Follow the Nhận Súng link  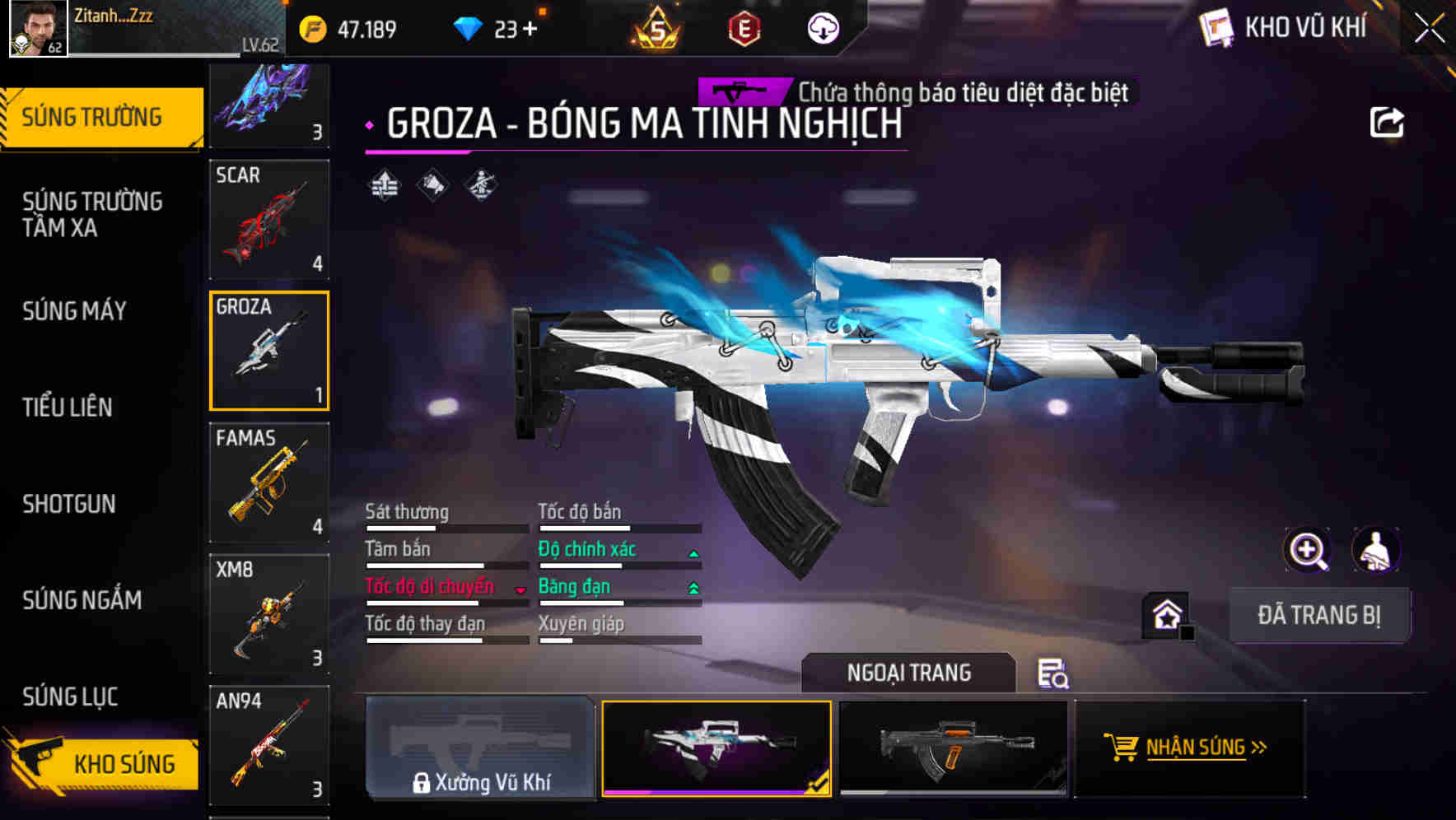click(x=1188, y=748)
